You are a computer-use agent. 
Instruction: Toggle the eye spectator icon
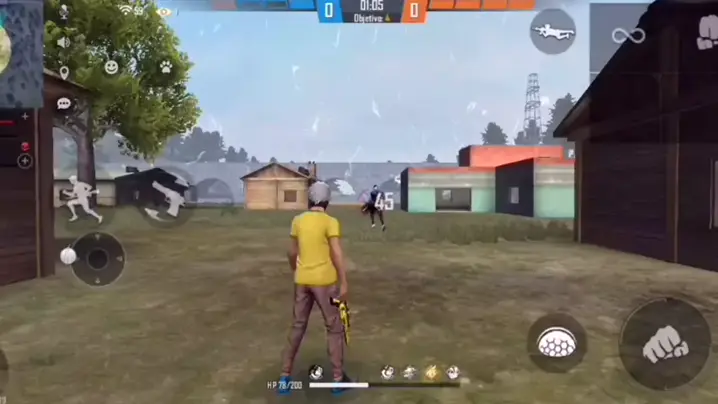pos(163,11)
